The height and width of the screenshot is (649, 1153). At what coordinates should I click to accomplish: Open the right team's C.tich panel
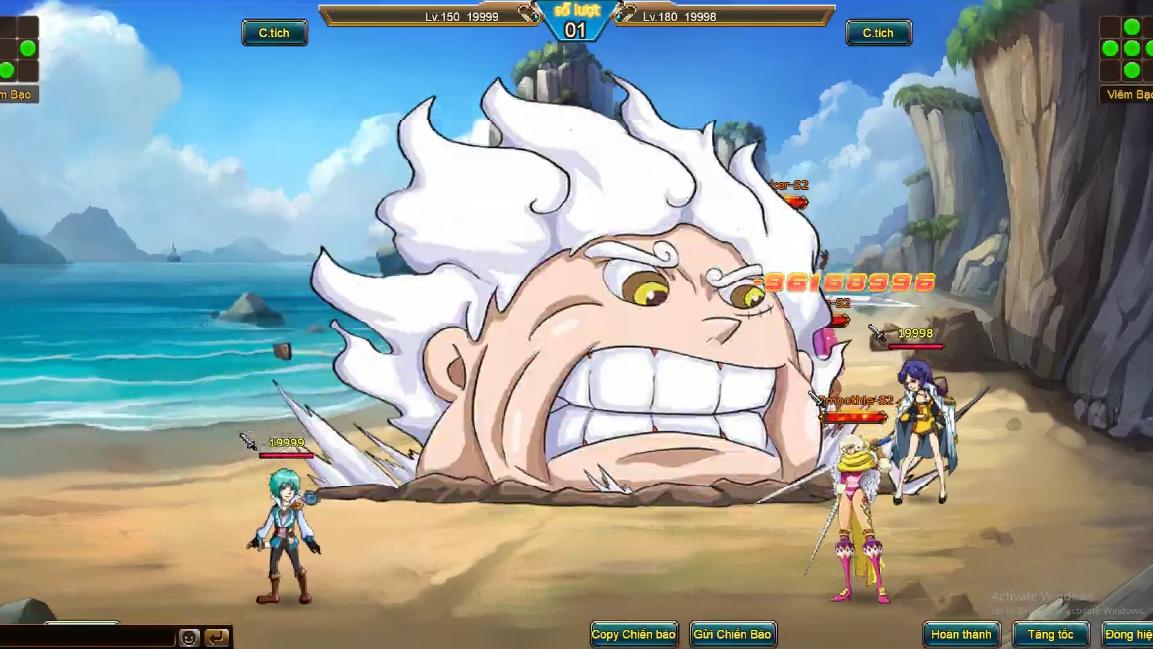(878, 33)
